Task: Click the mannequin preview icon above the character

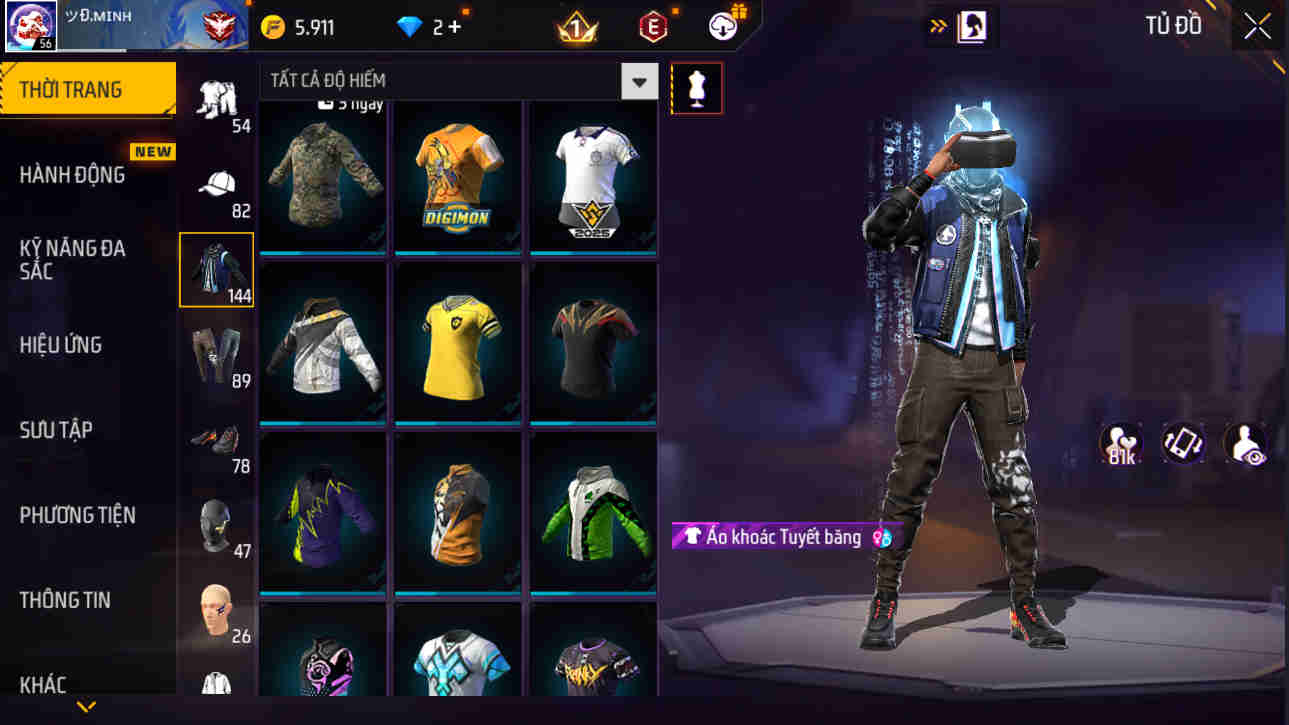Action: 697,88
